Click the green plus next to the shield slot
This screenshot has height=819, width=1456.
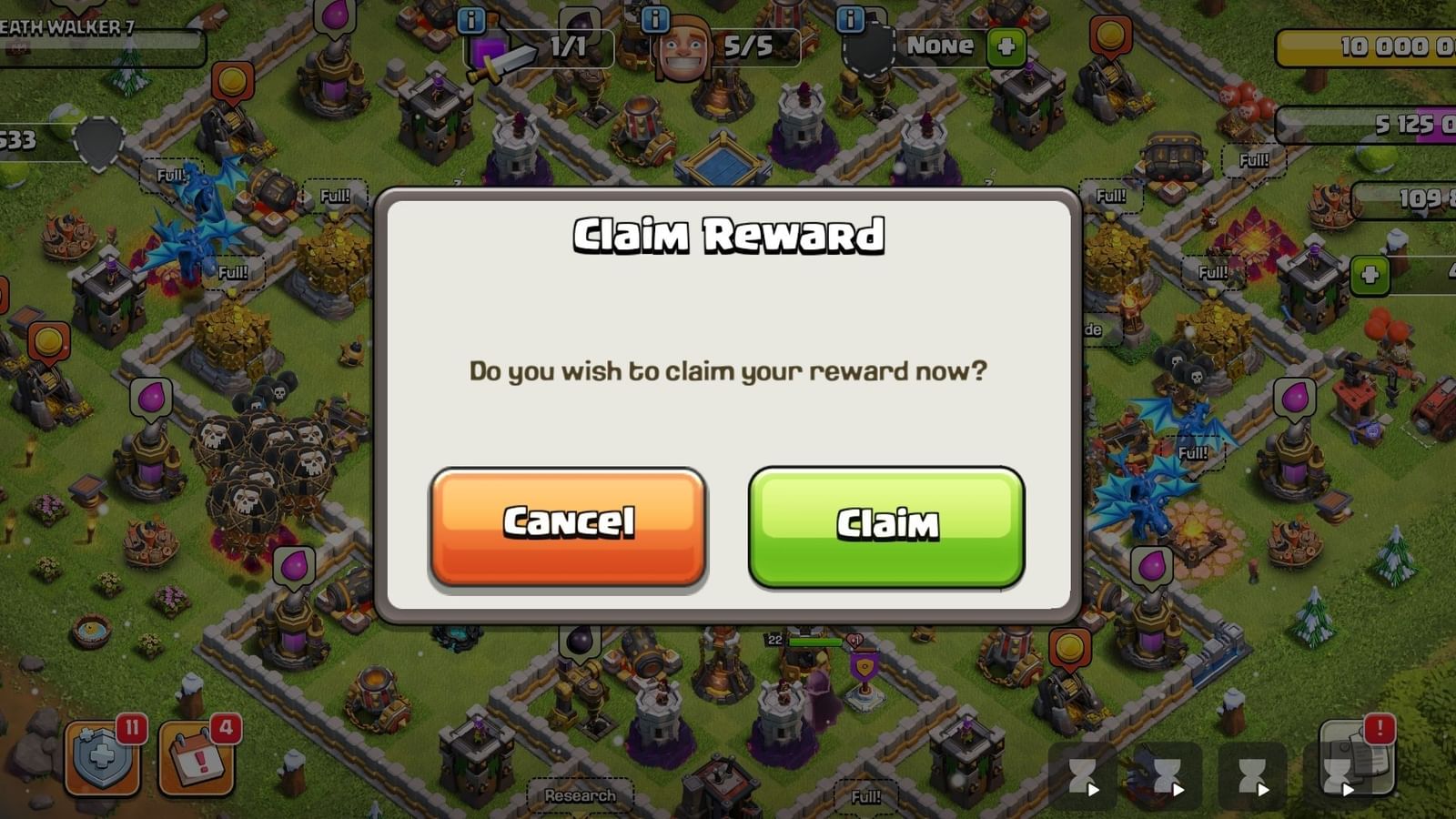tap(1007, 45)
